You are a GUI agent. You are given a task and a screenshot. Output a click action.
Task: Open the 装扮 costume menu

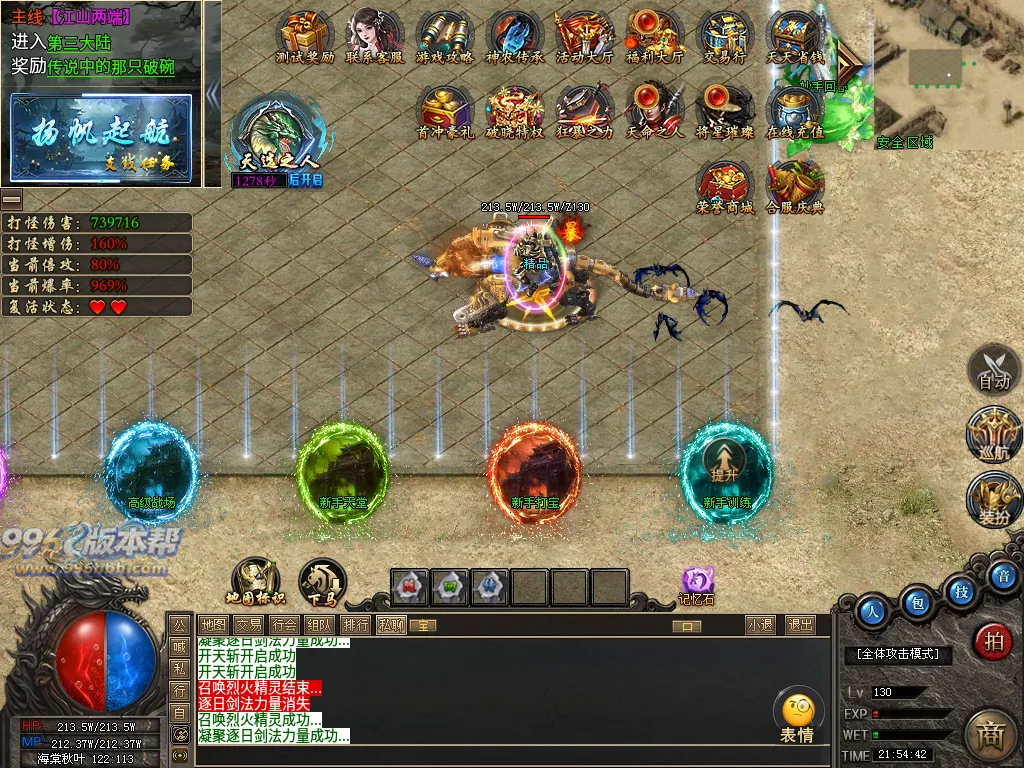tap(994, 500)
